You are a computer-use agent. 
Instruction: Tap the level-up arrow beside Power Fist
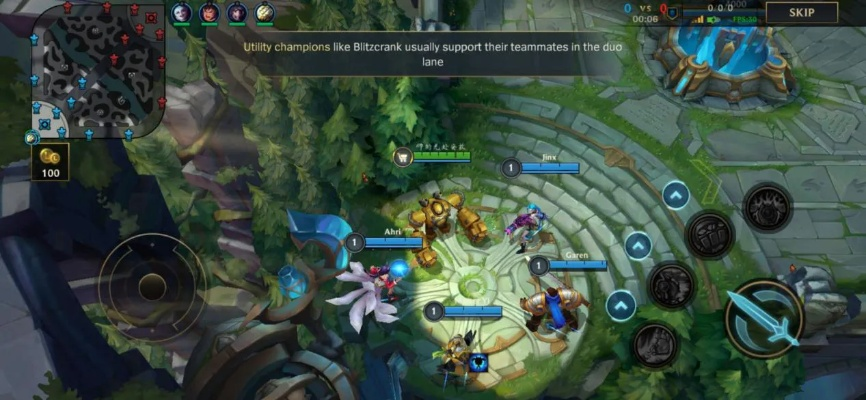point(676,195)
